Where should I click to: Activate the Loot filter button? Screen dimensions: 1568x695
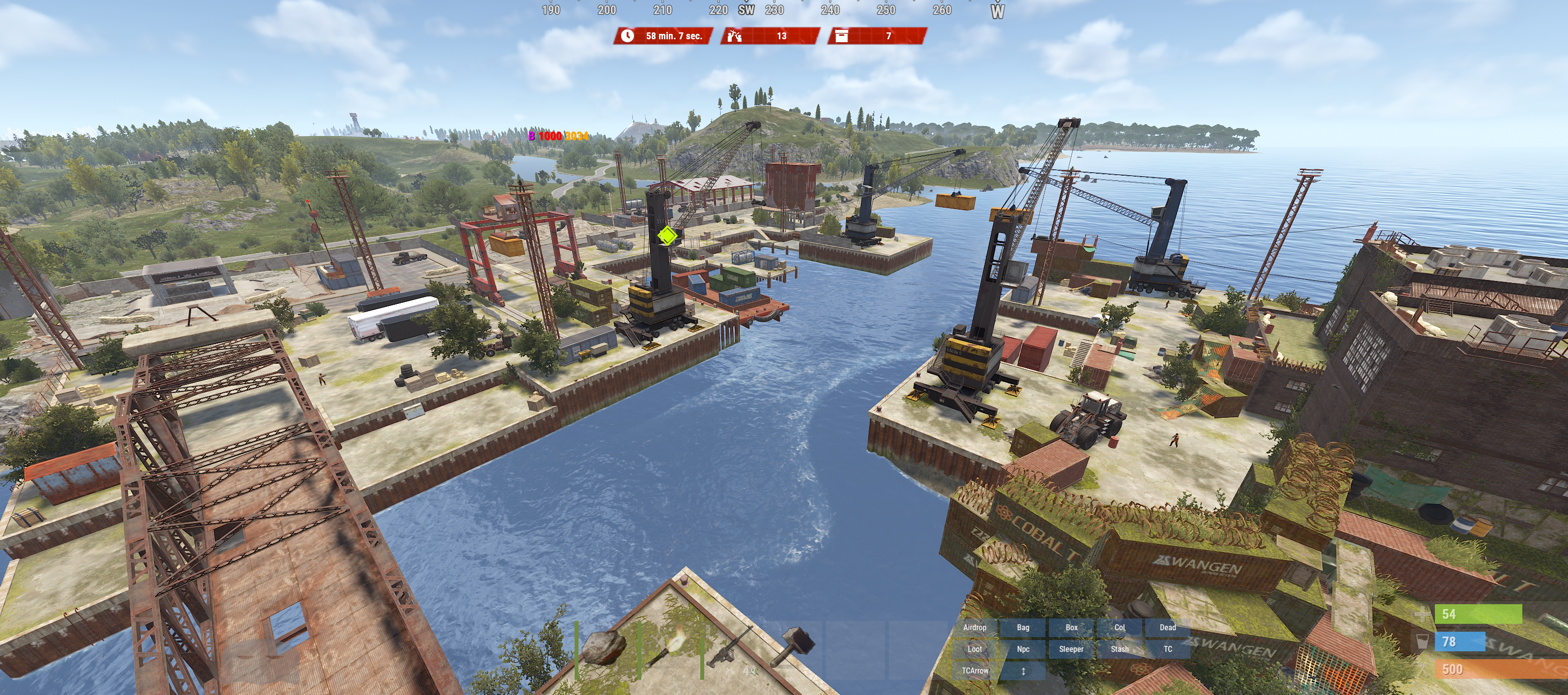974,649
